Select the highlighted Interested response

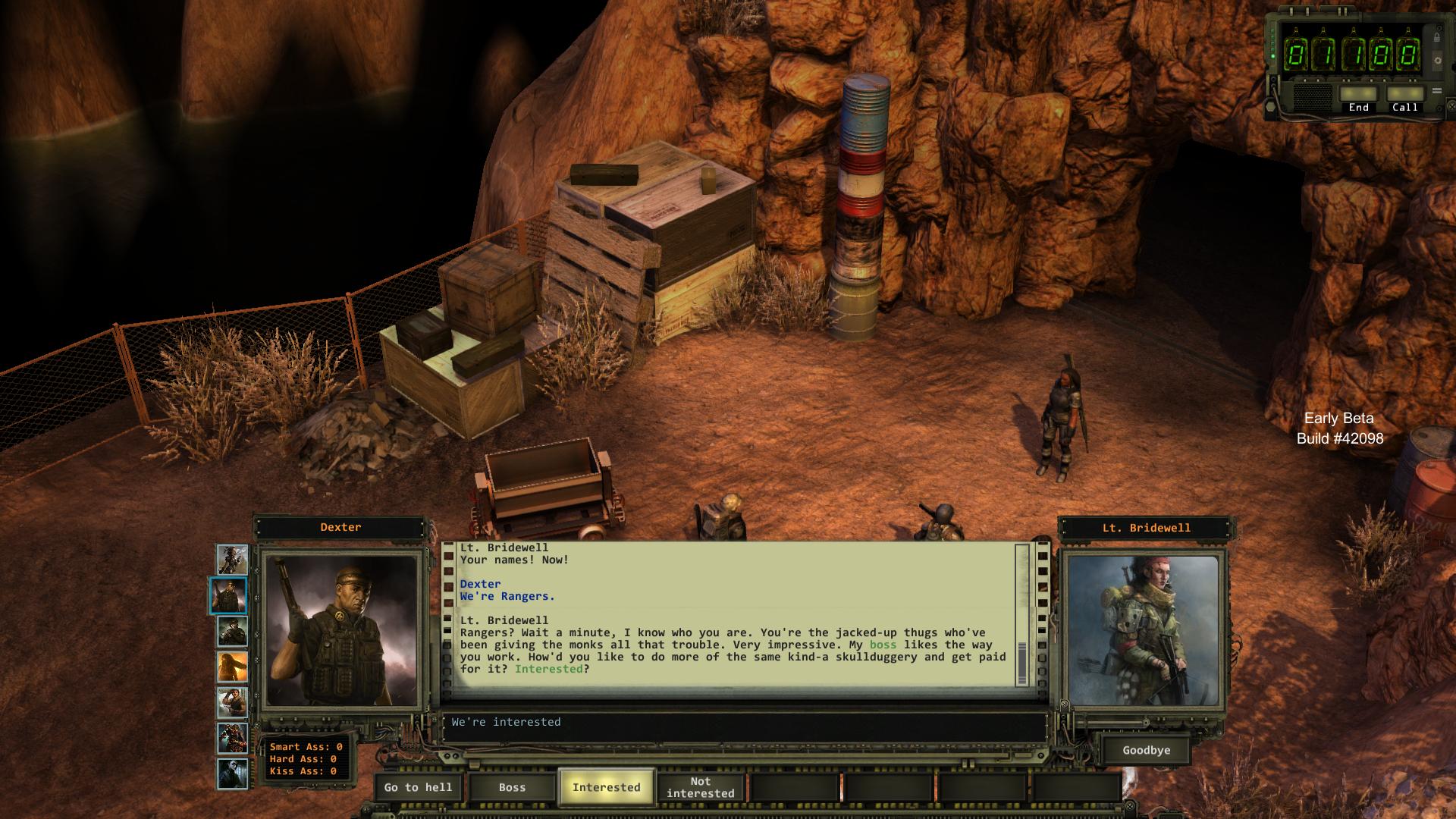coord(606,787)
